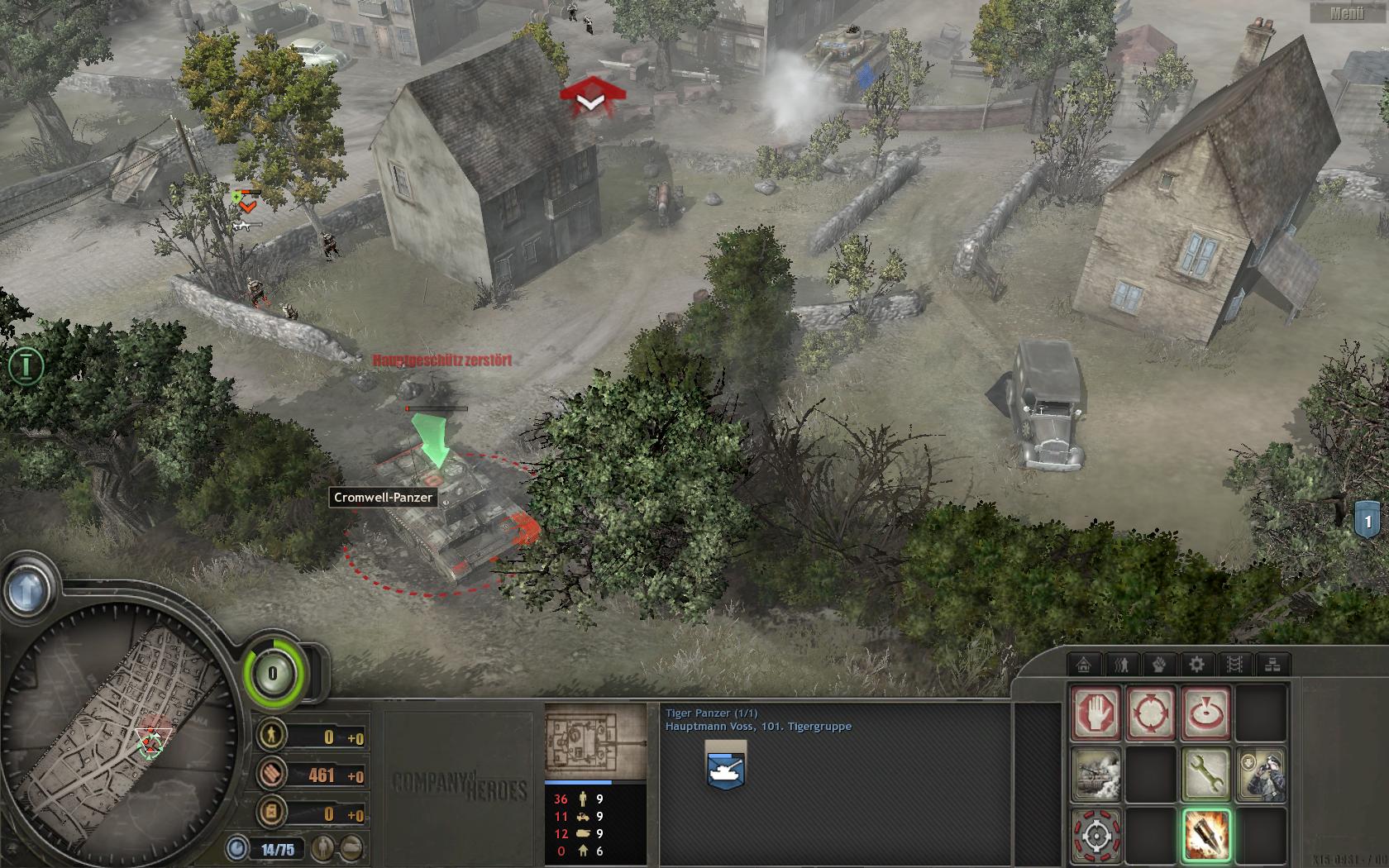Activate the highlighted explosive shell ability
1389x868 pixels.
click(x=1205, y=835)
